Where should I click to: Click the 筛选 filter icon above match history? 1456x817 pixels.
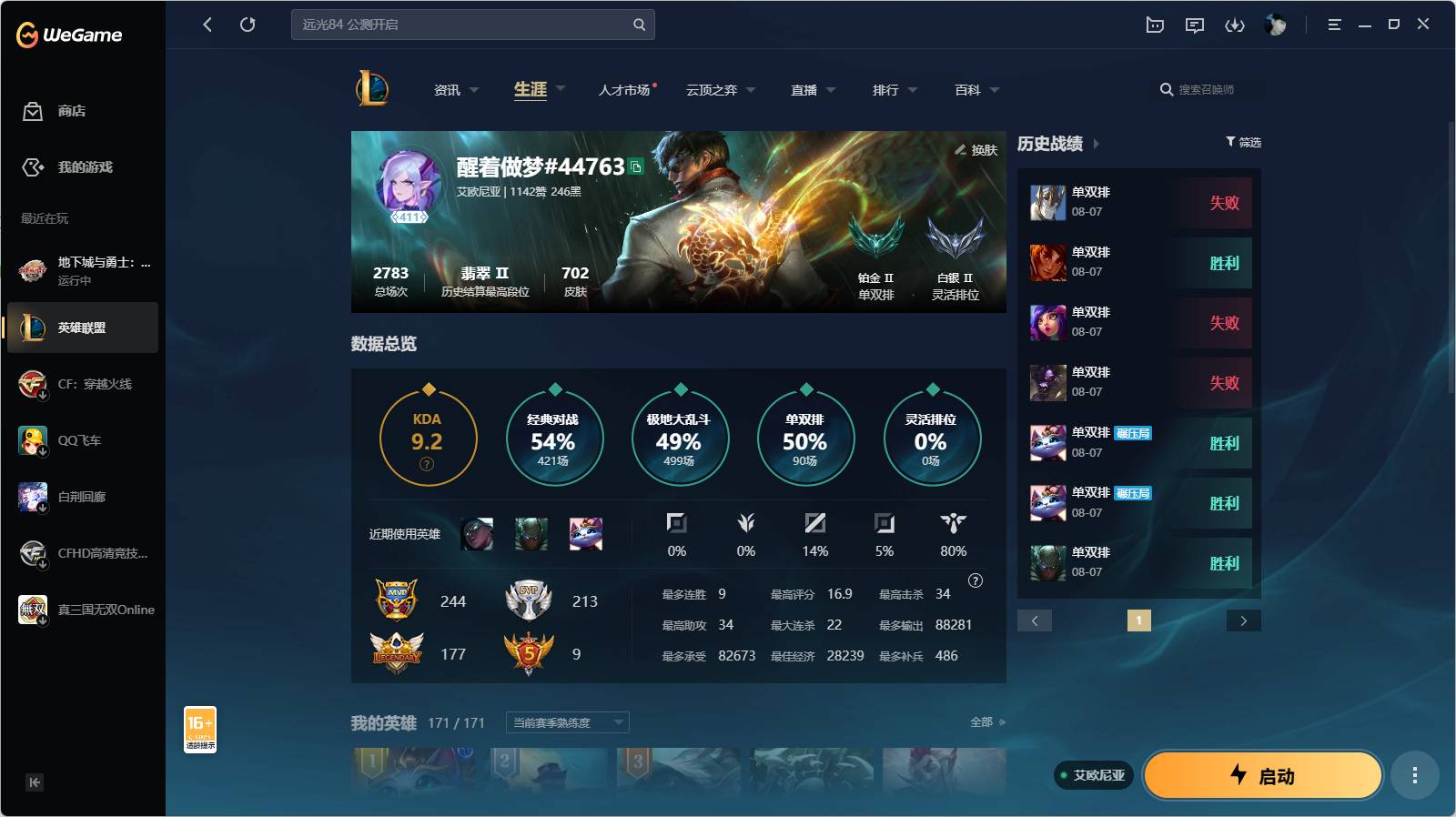(x=1243, y=142)
